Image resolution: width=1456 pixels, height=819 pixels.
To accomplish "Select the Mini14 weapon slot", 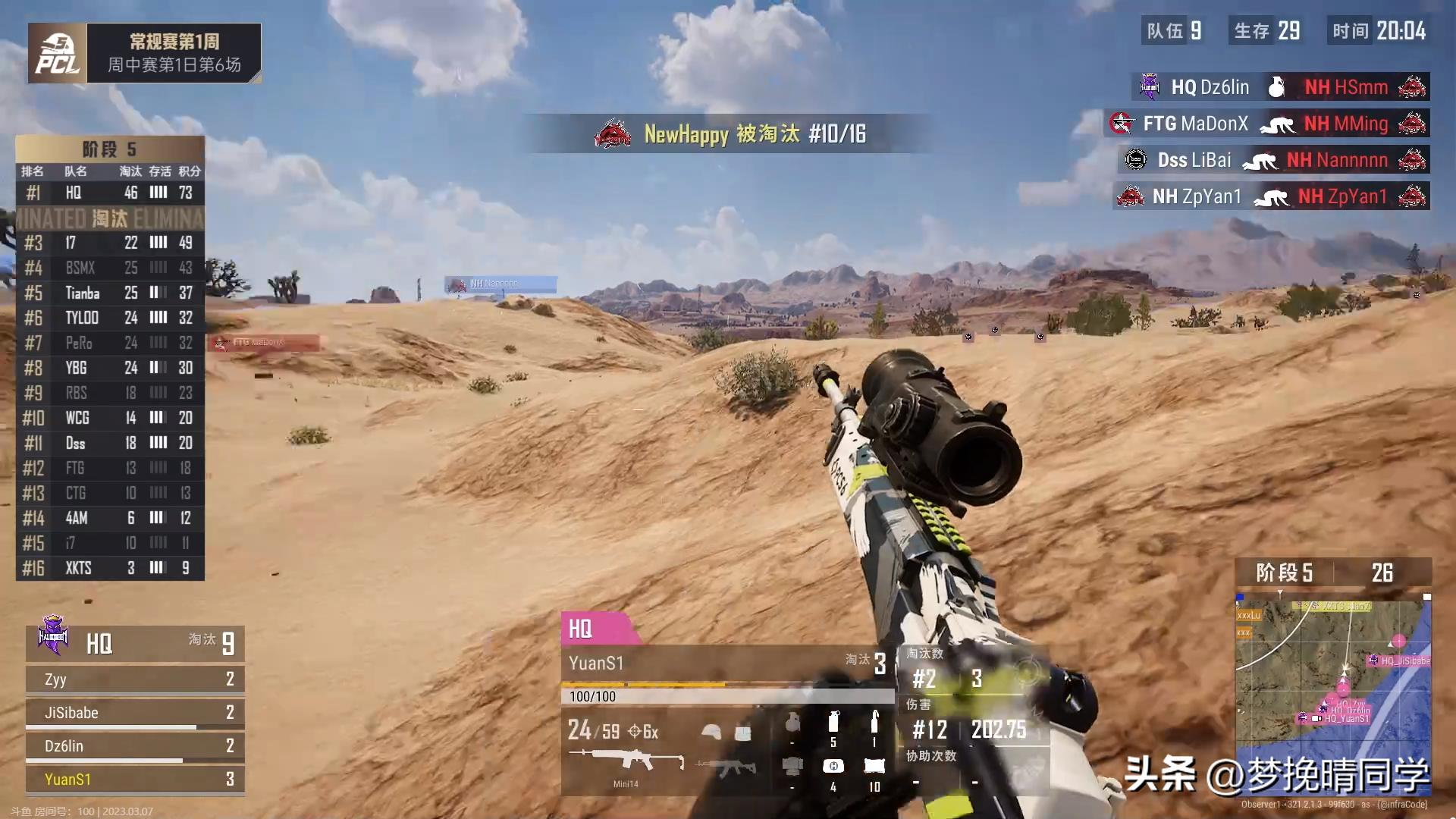I will [626, 761].
